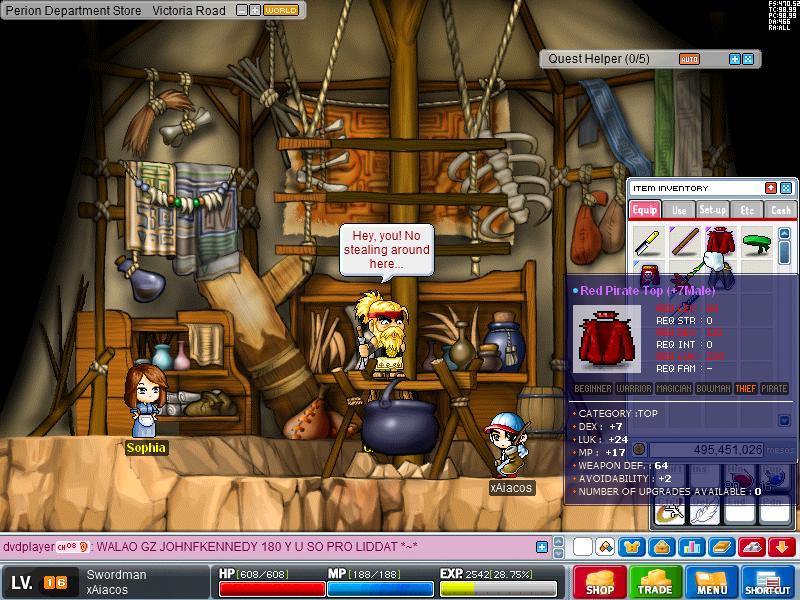Image resolution: width=800 pixels, height=600 pixels.
Task: Switch to the Etc inventory tab
Action: pos(746,210)
